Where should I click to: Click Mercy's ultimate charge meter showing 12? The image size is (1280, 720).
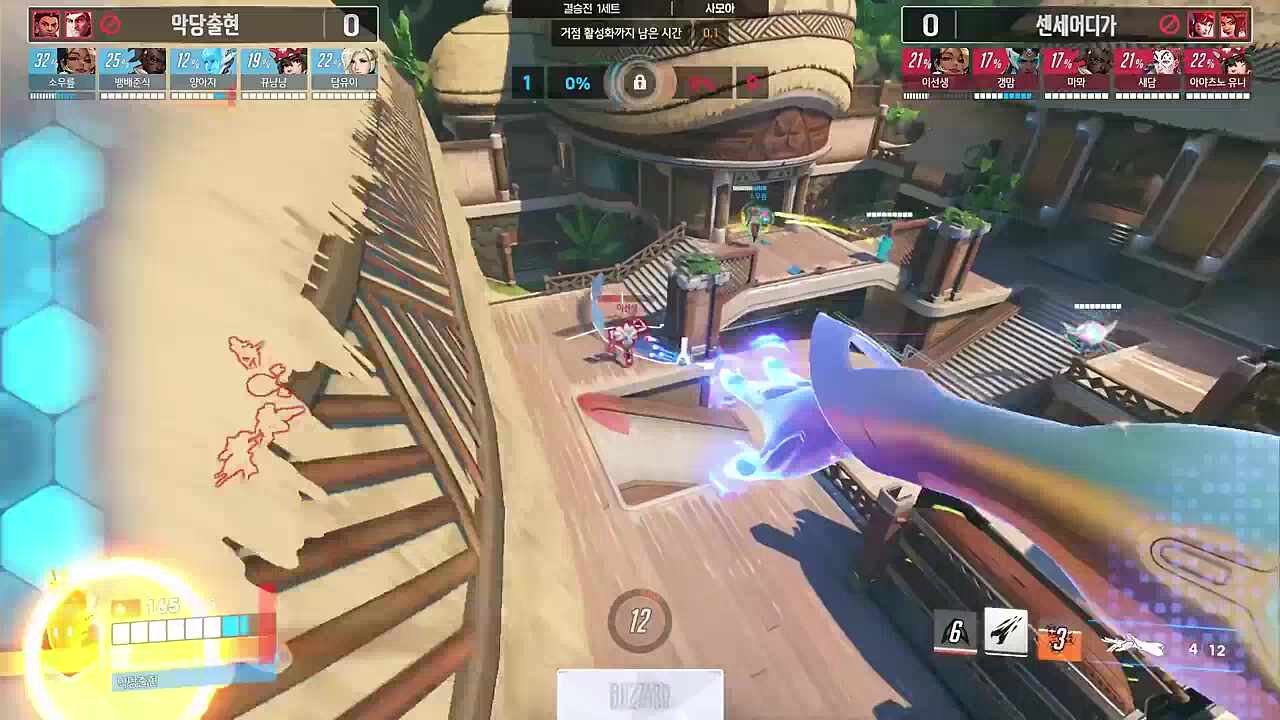tap(640, 620)
